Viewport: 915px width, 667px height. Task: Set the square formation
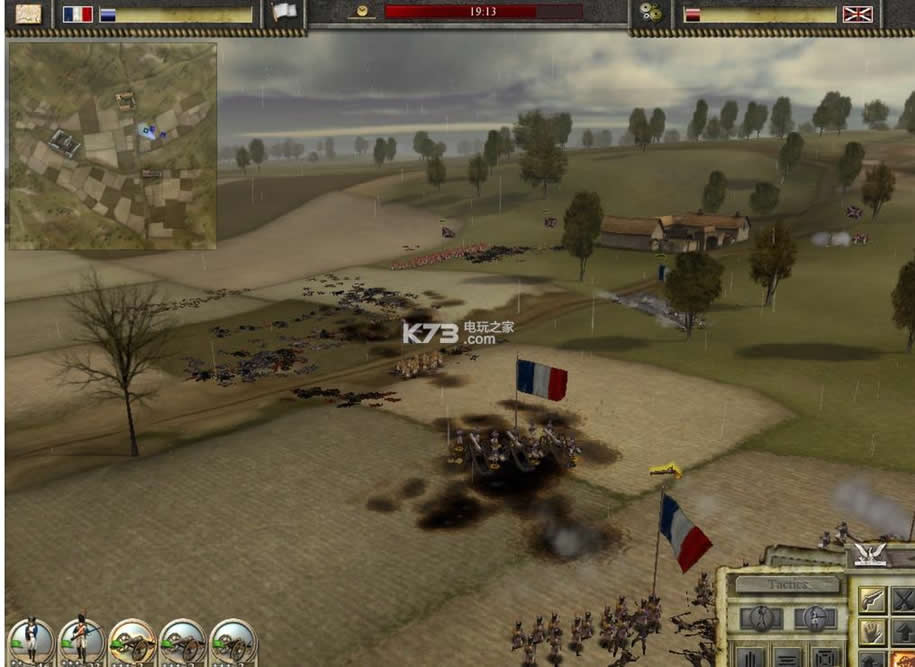coord(825,658)
